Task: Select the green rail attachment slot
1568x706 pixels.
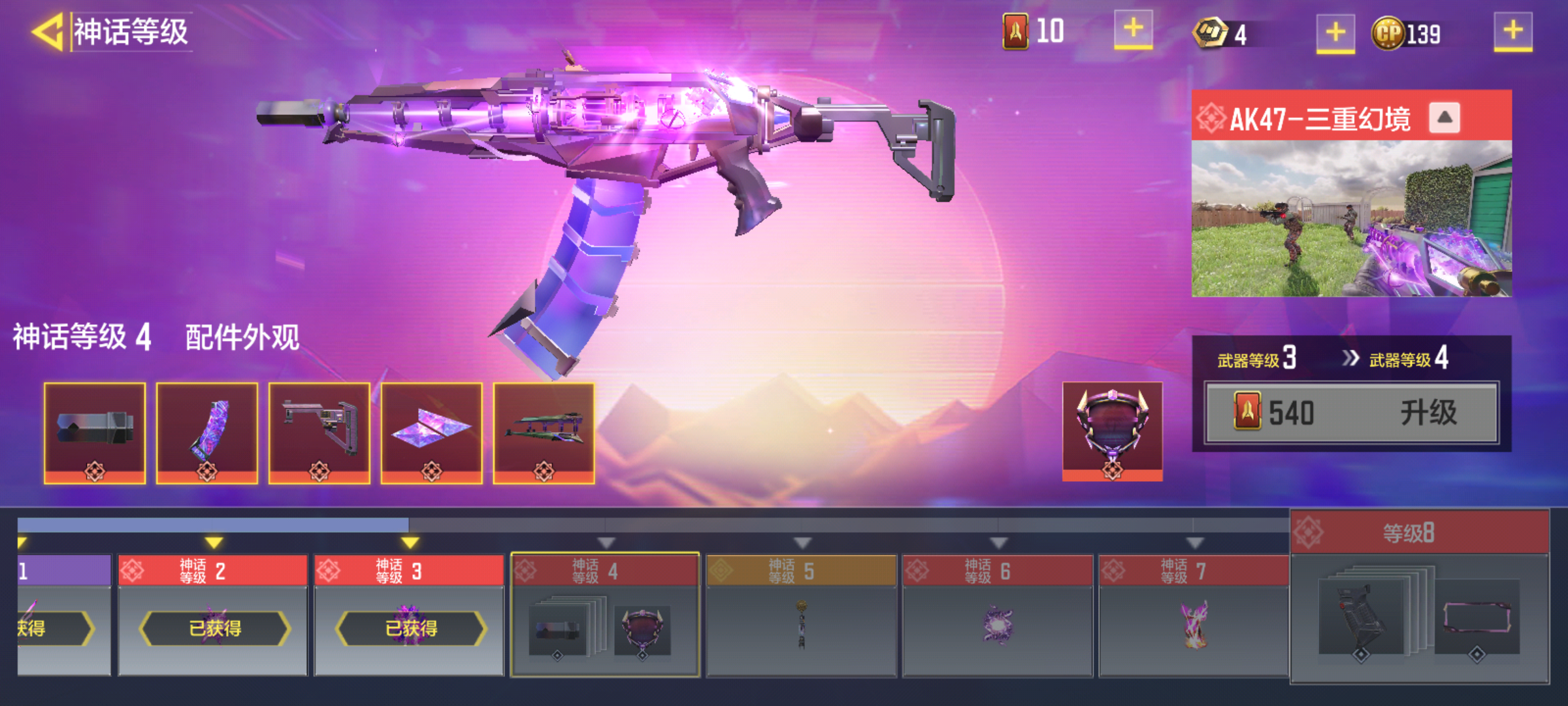Action: point(544,433)
